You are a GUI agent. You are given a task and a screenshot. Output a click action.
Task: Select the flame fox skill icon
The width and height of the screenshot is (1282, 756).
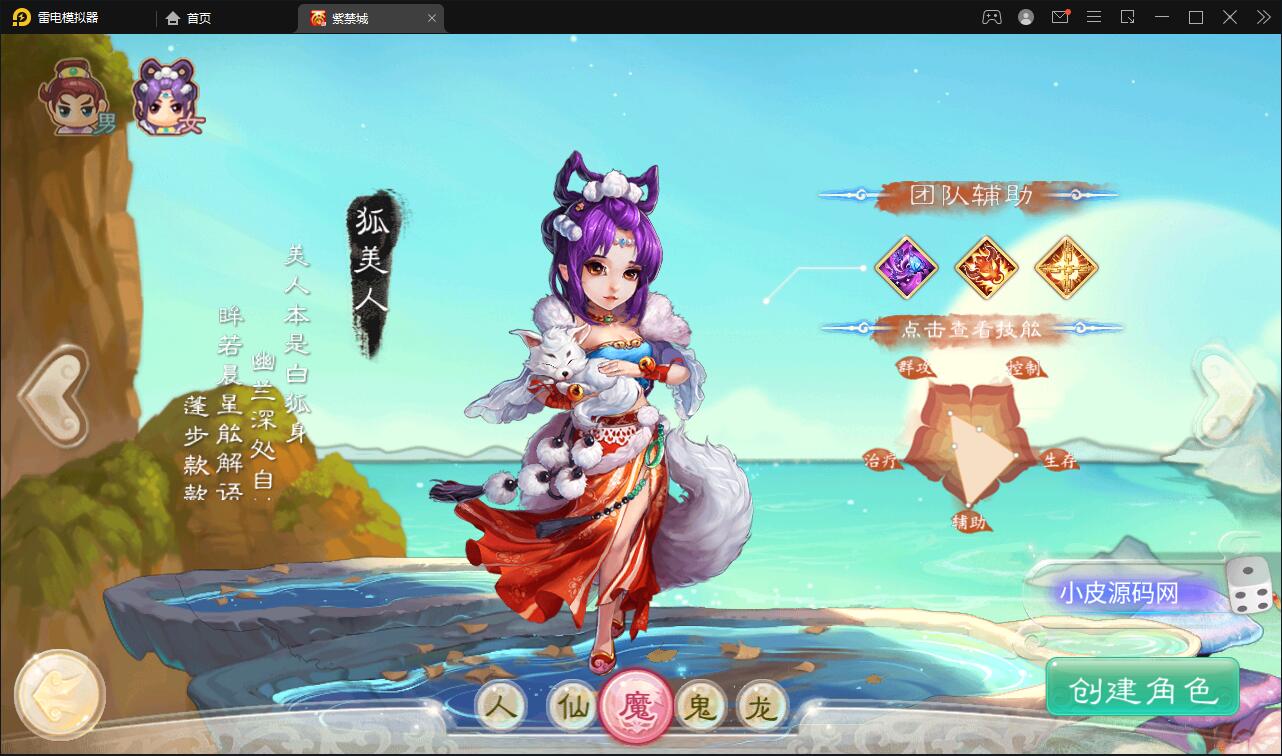986,267
